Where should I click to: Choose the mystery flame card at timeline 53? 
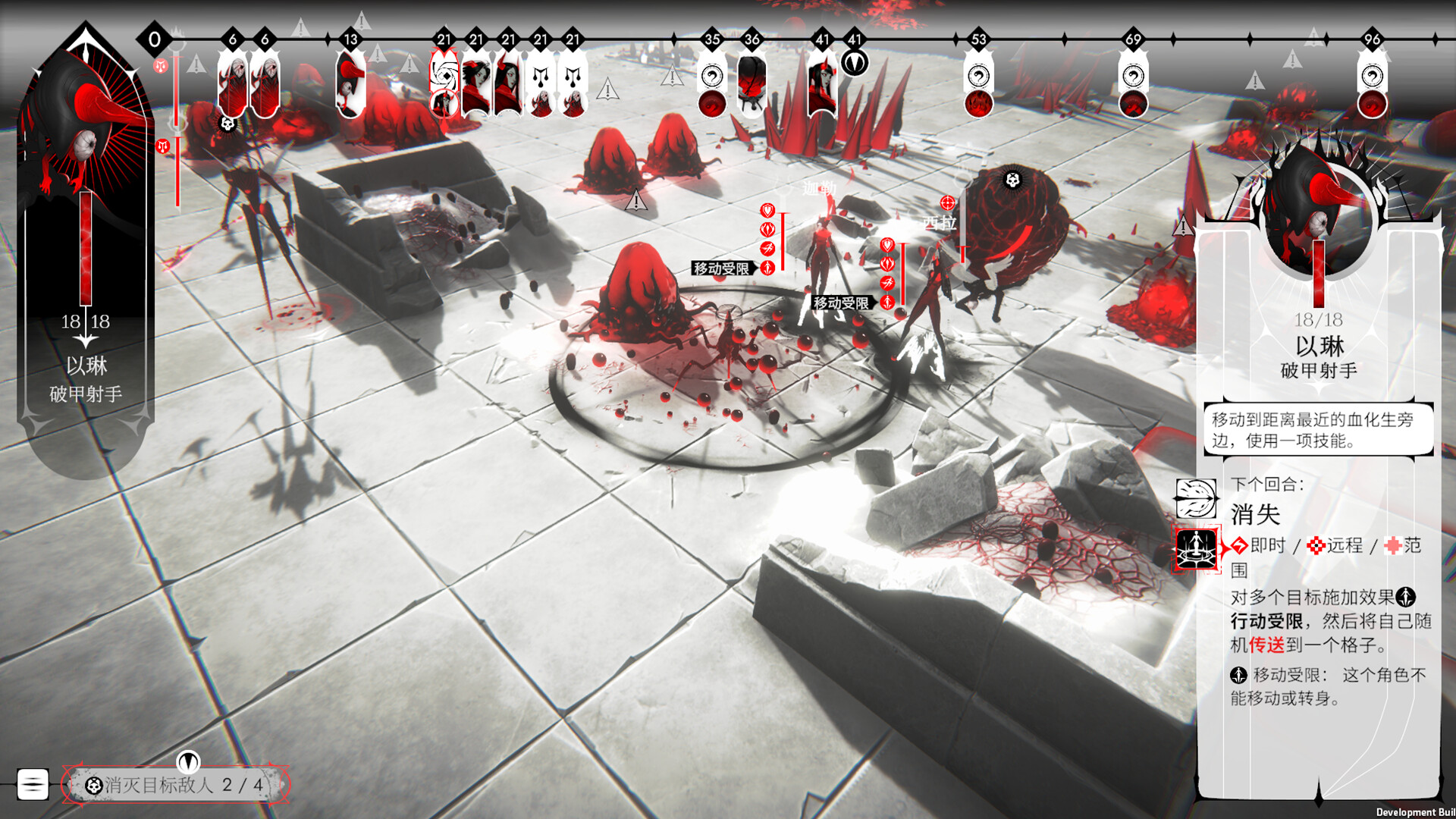(978, 89)
